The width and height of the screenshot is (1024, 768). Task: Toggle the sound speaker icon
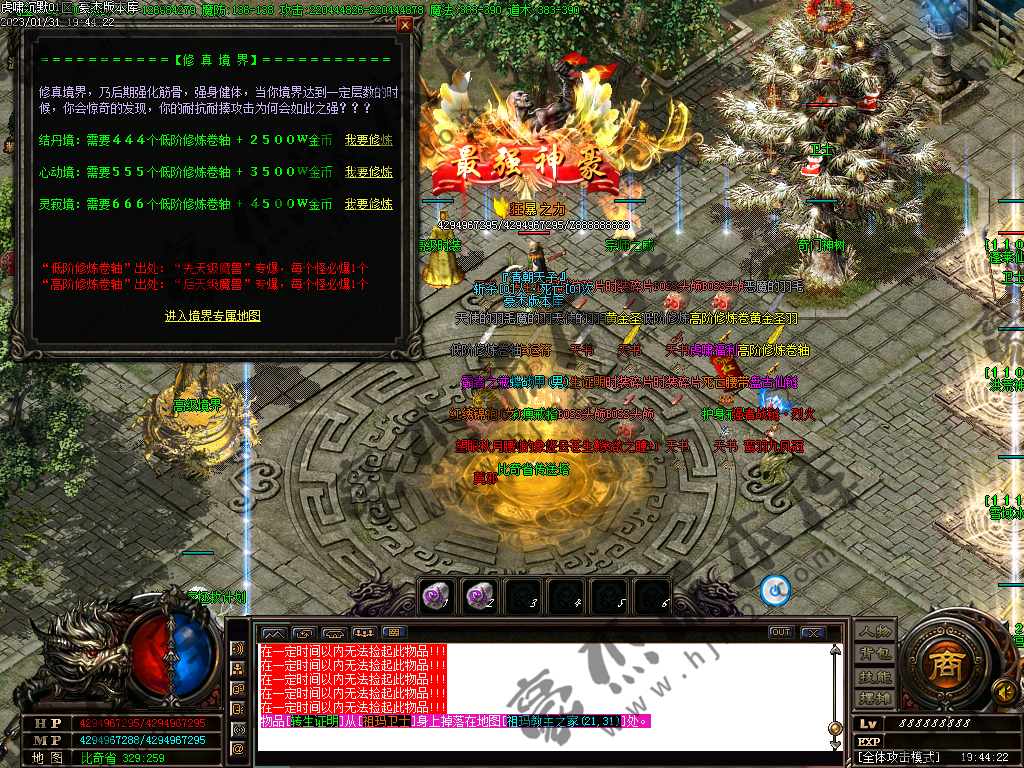[x=1001, y=690]
